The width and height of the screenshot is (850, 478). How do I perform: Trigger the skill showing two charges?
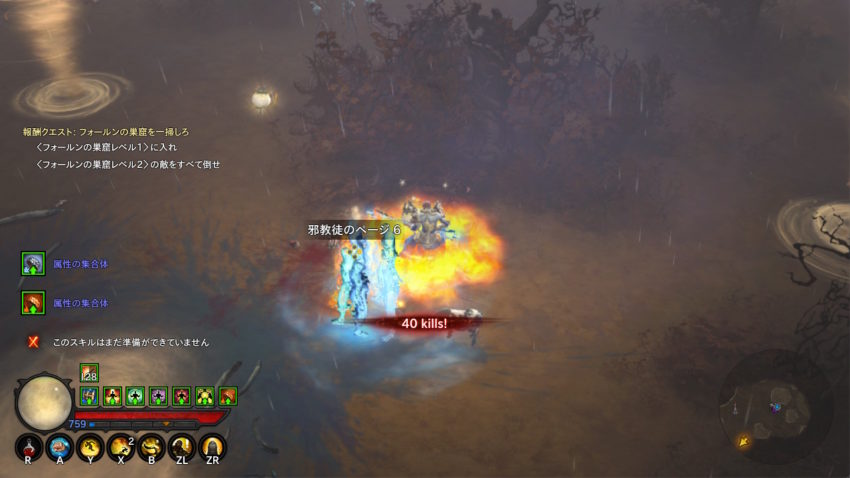[121, 447]
